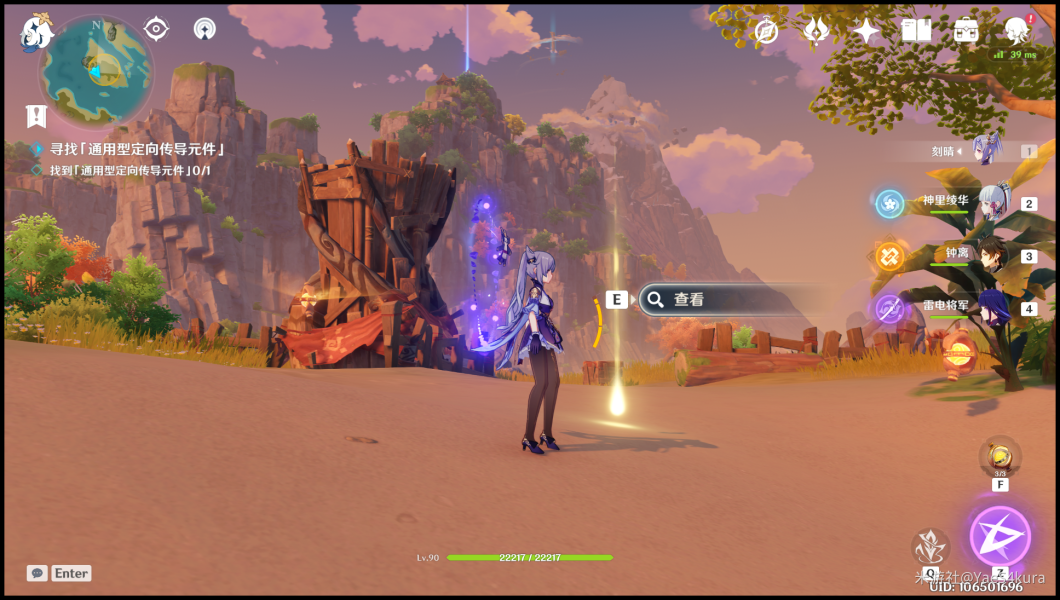Open the character icon with red alert
This screenshot has width=1060, height=600.
[1018, 30]
